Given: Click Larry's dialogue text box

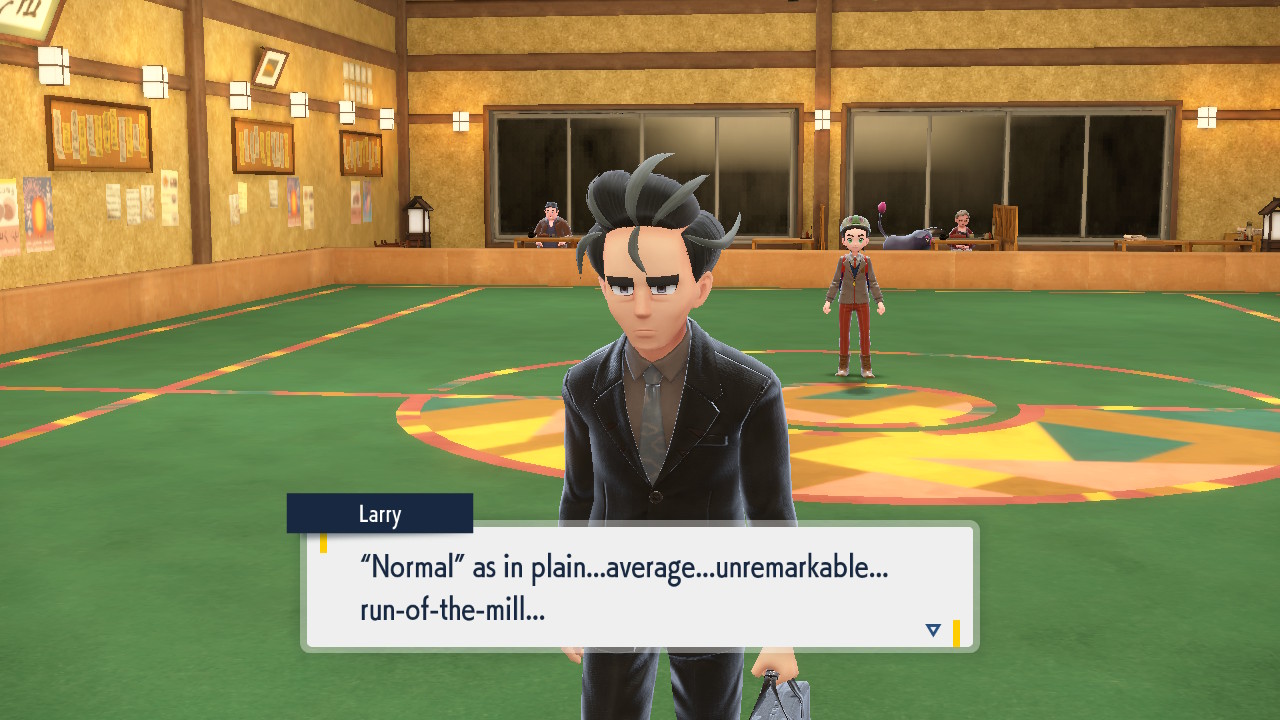Looking at the screenshot, I should (639, 587).
